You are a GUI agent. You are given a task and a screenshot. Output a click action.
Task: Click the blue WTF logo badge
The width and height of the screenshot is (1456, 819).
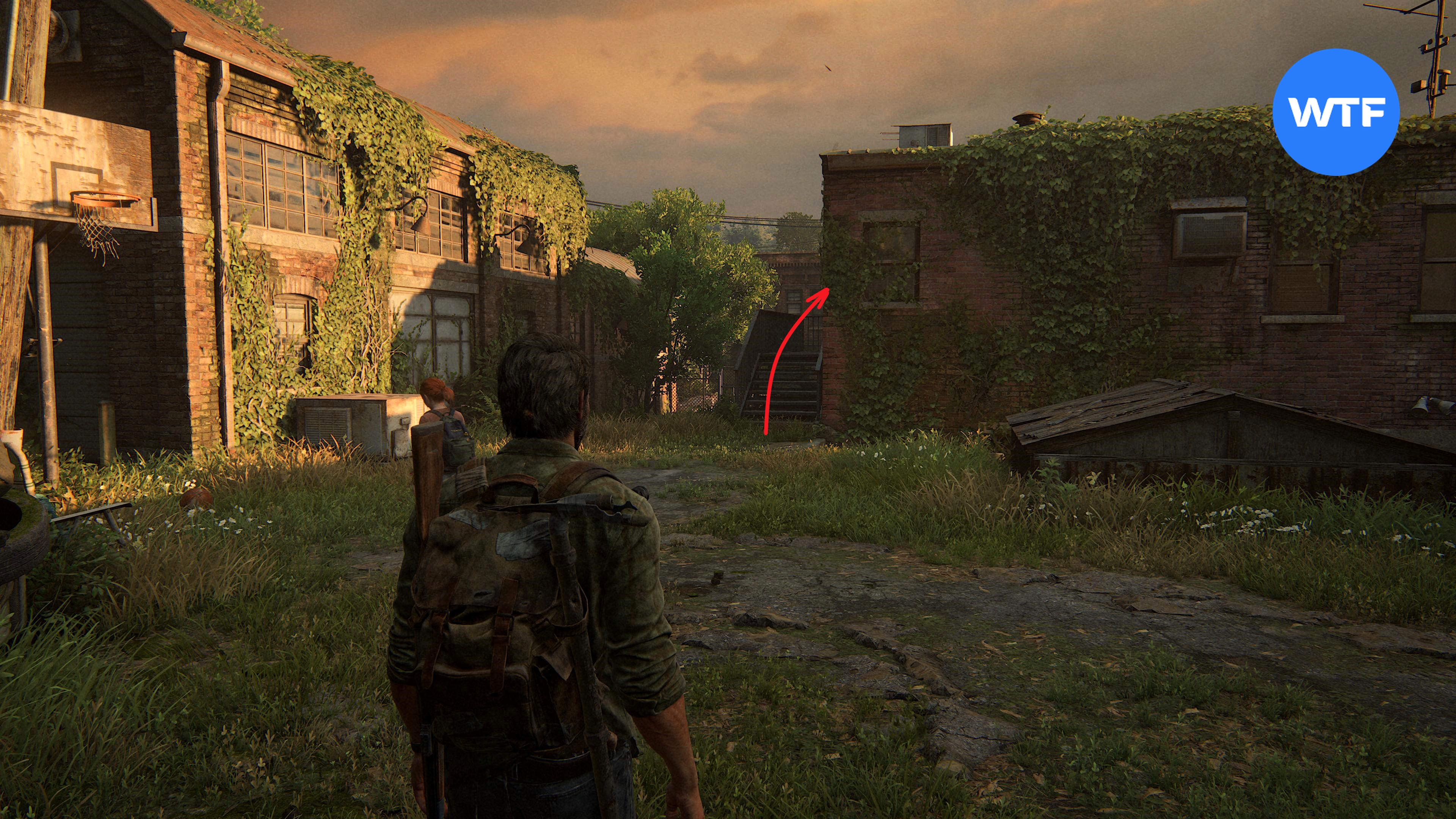[x=1335, y=112]
